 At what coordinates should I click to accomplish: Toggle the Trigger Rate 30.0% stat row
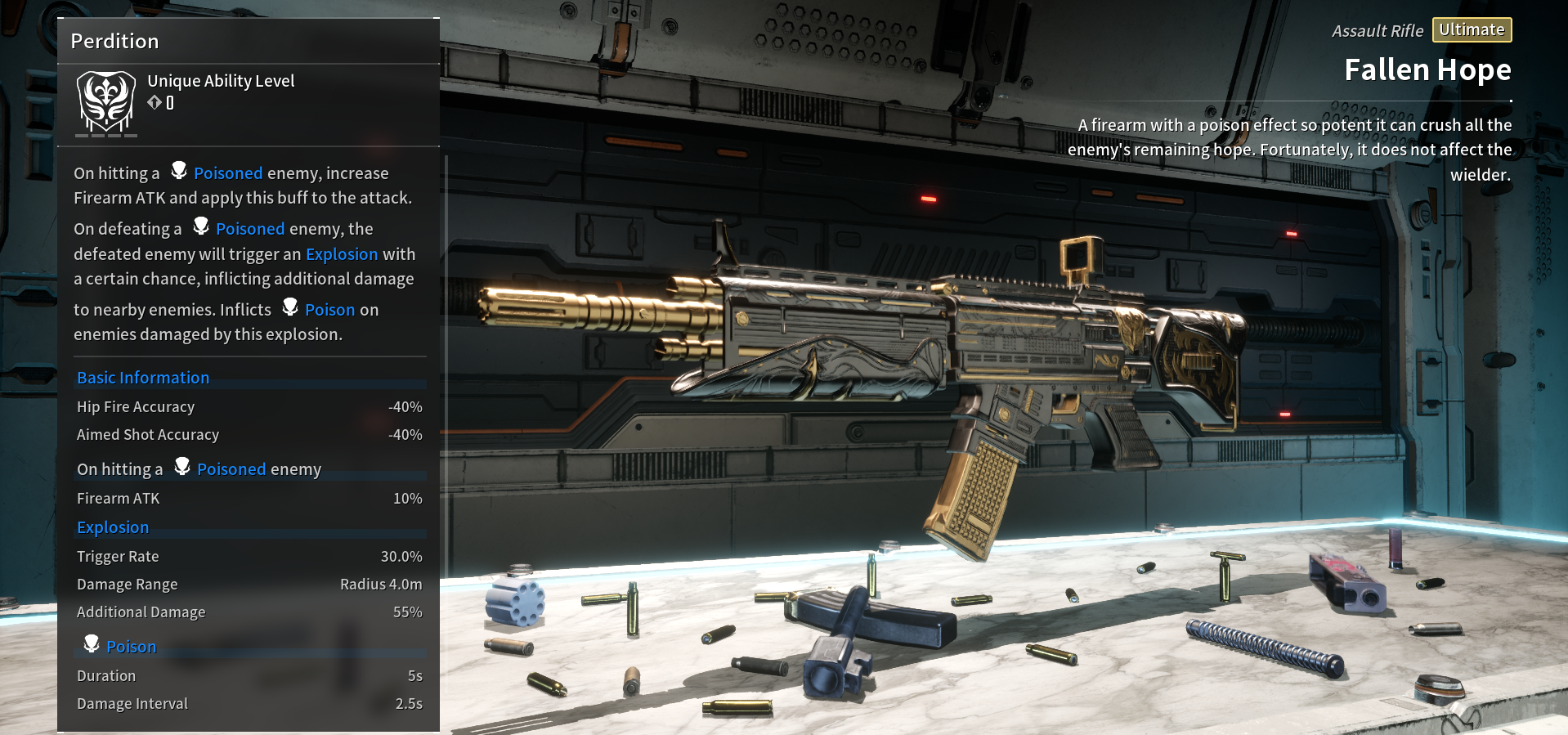249,556
